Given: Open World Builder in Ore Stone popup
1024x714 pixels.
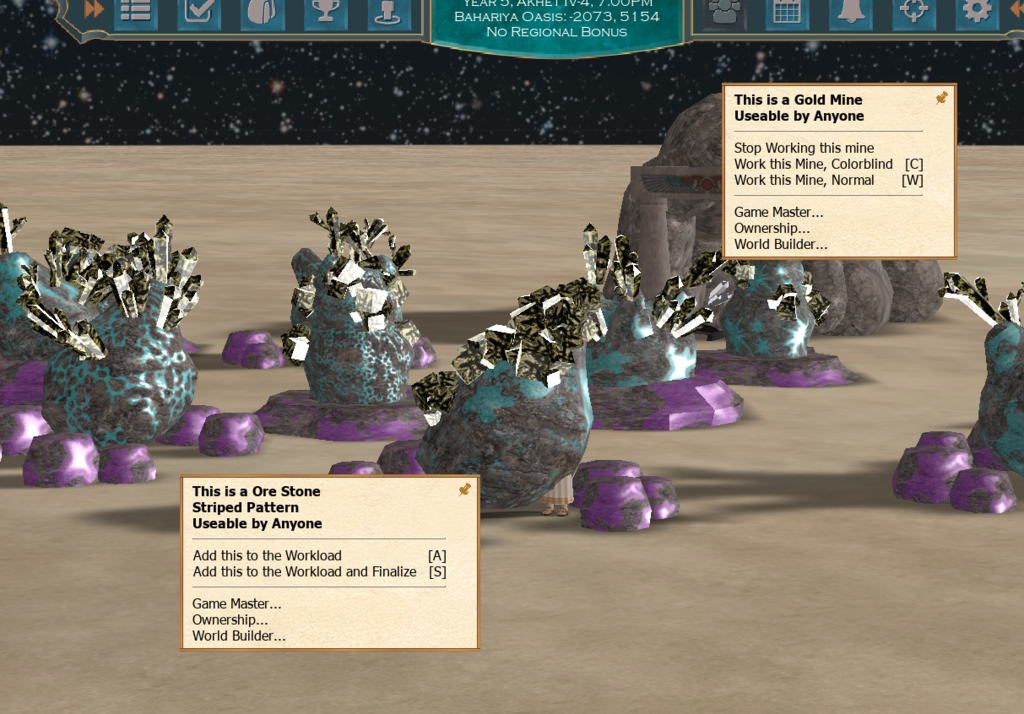Looking at the screenshot, I should click(239, 636).
